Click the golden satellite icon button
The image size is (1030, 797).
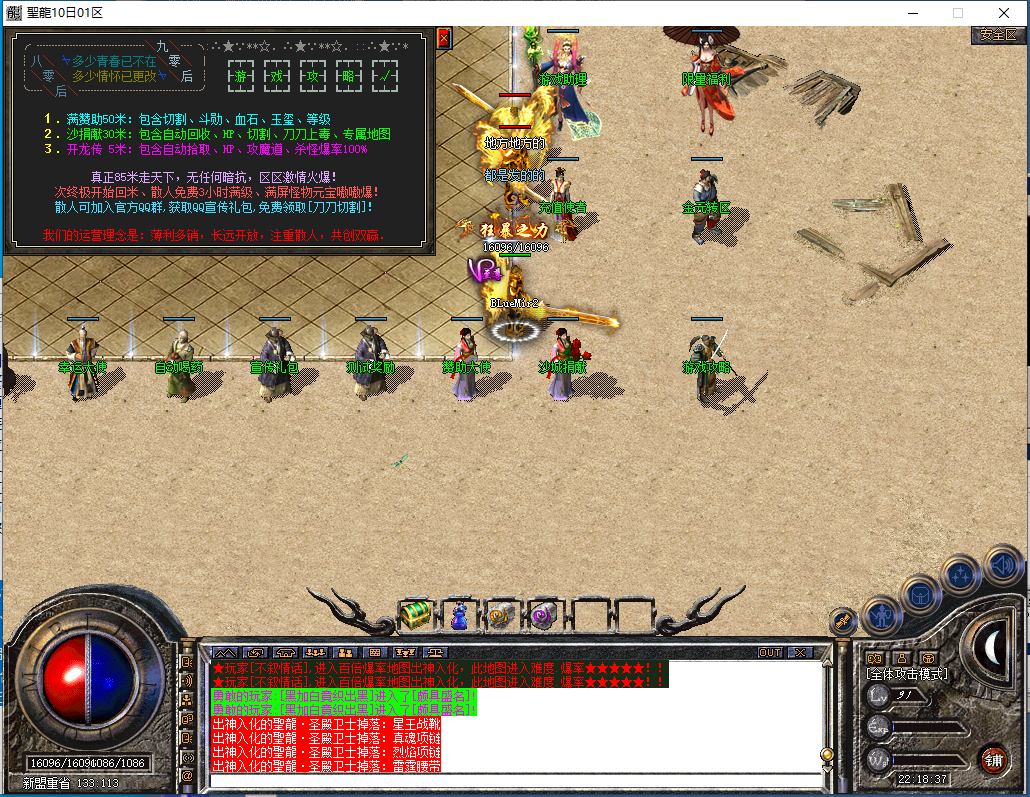pos(842,622)
